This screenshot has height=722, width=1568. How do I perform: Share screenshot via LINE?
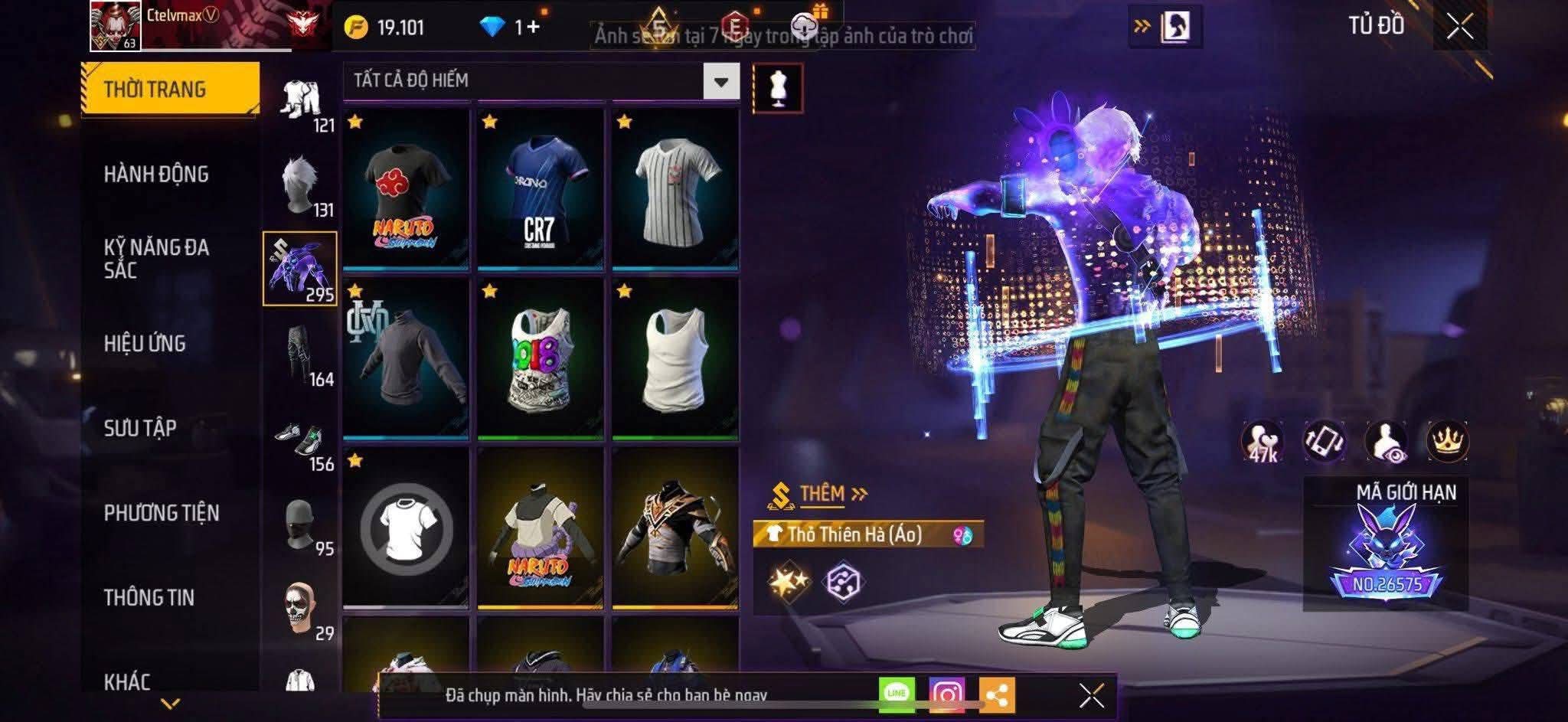[x=897, y=694]
